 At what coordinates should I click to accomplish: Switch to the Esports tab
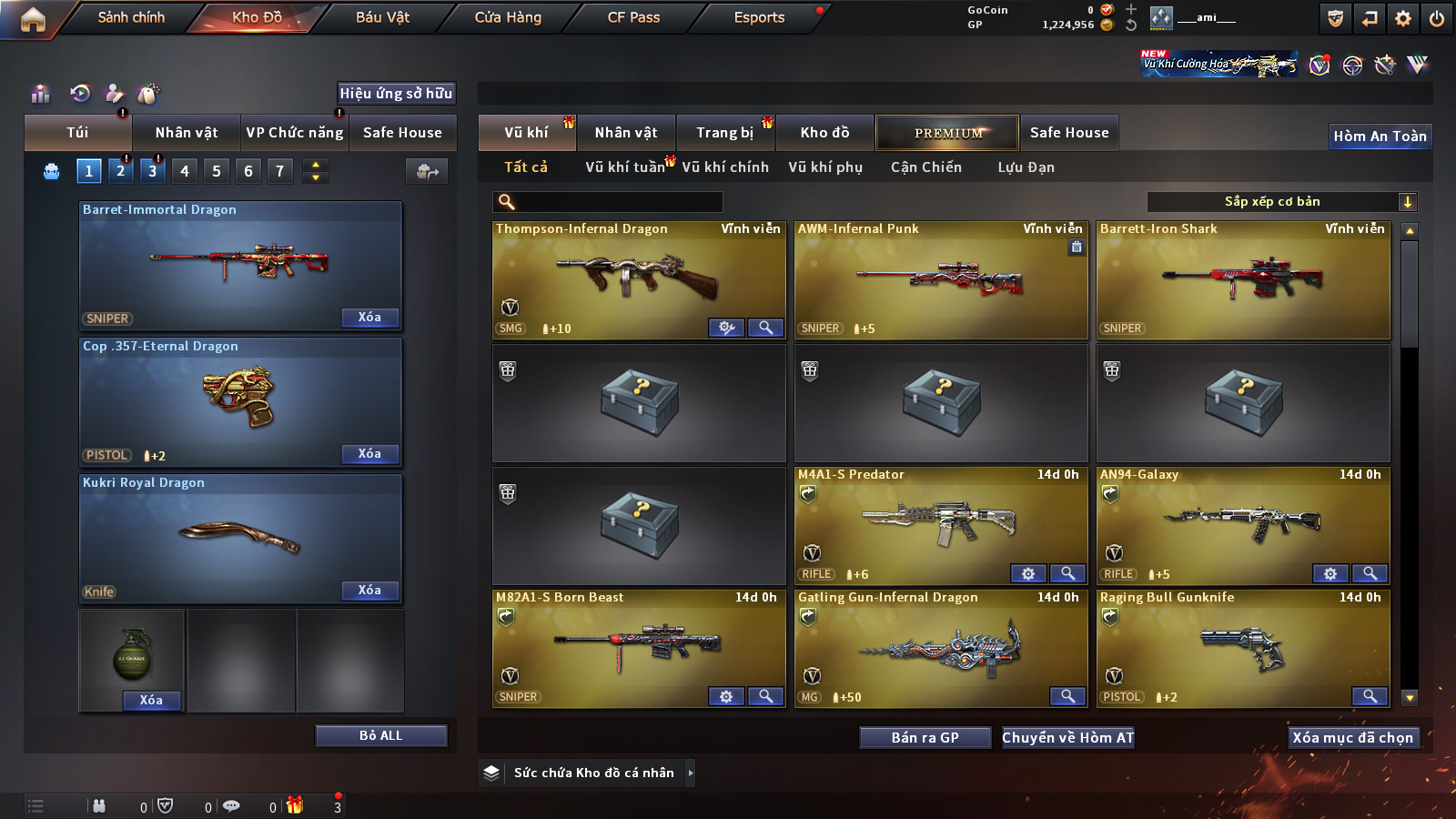click(x=759, y=17)
